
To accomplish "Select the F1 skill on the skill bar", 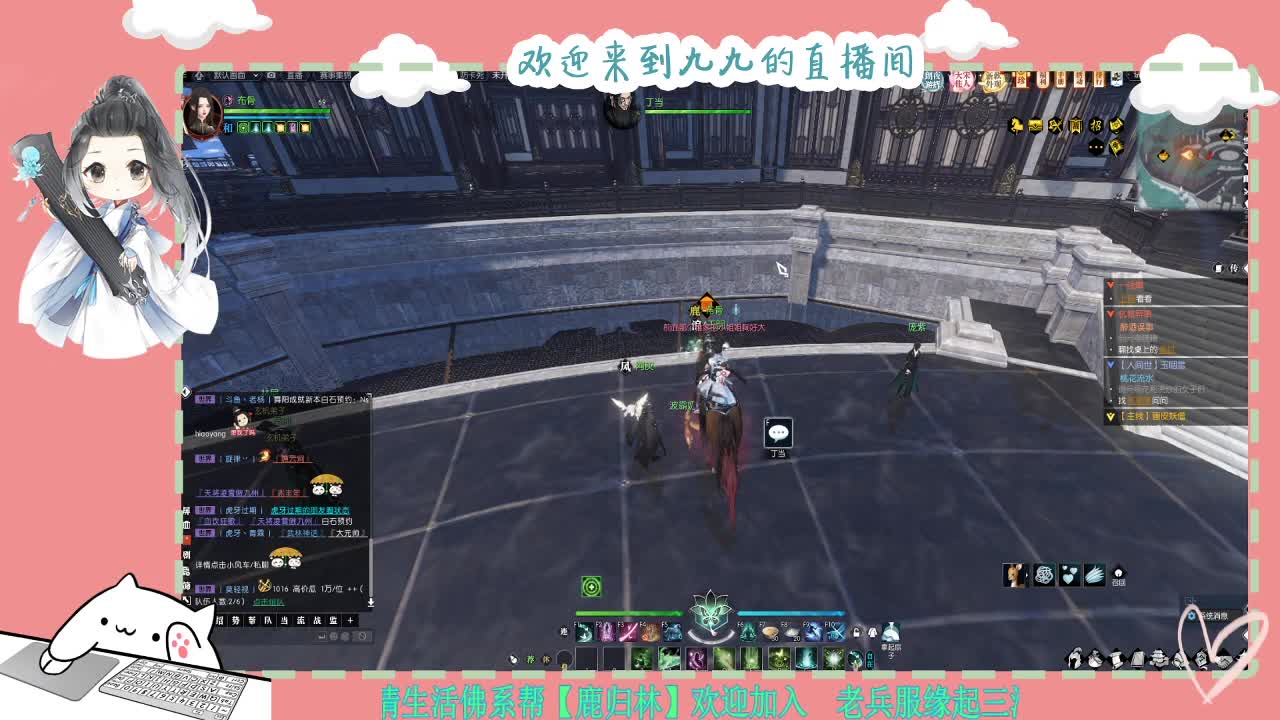I will pyautogui.click(x=584, y=633).
